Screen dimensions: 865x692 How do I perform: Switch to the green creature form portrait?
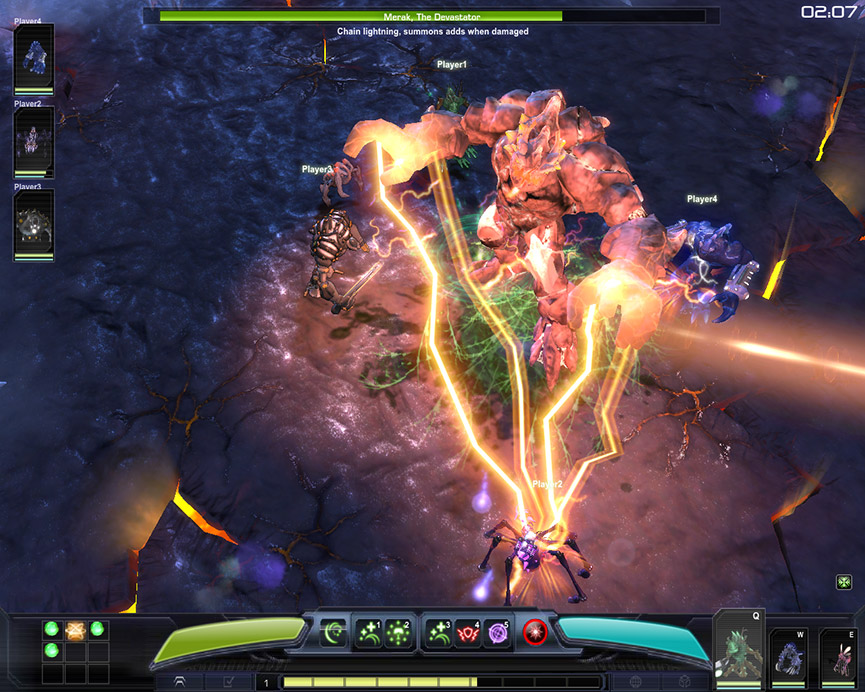click(738, 651)
